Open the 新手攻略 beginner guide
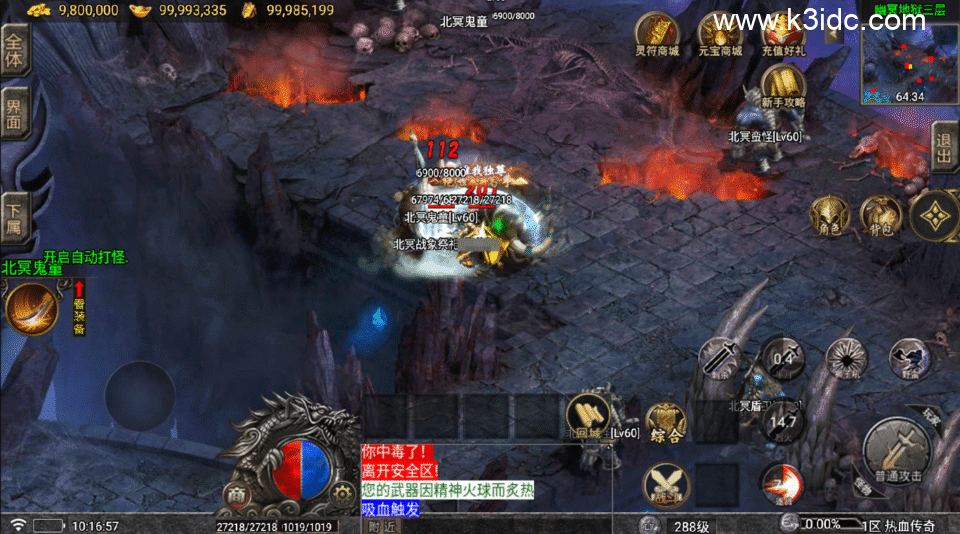 pos(783,85)
